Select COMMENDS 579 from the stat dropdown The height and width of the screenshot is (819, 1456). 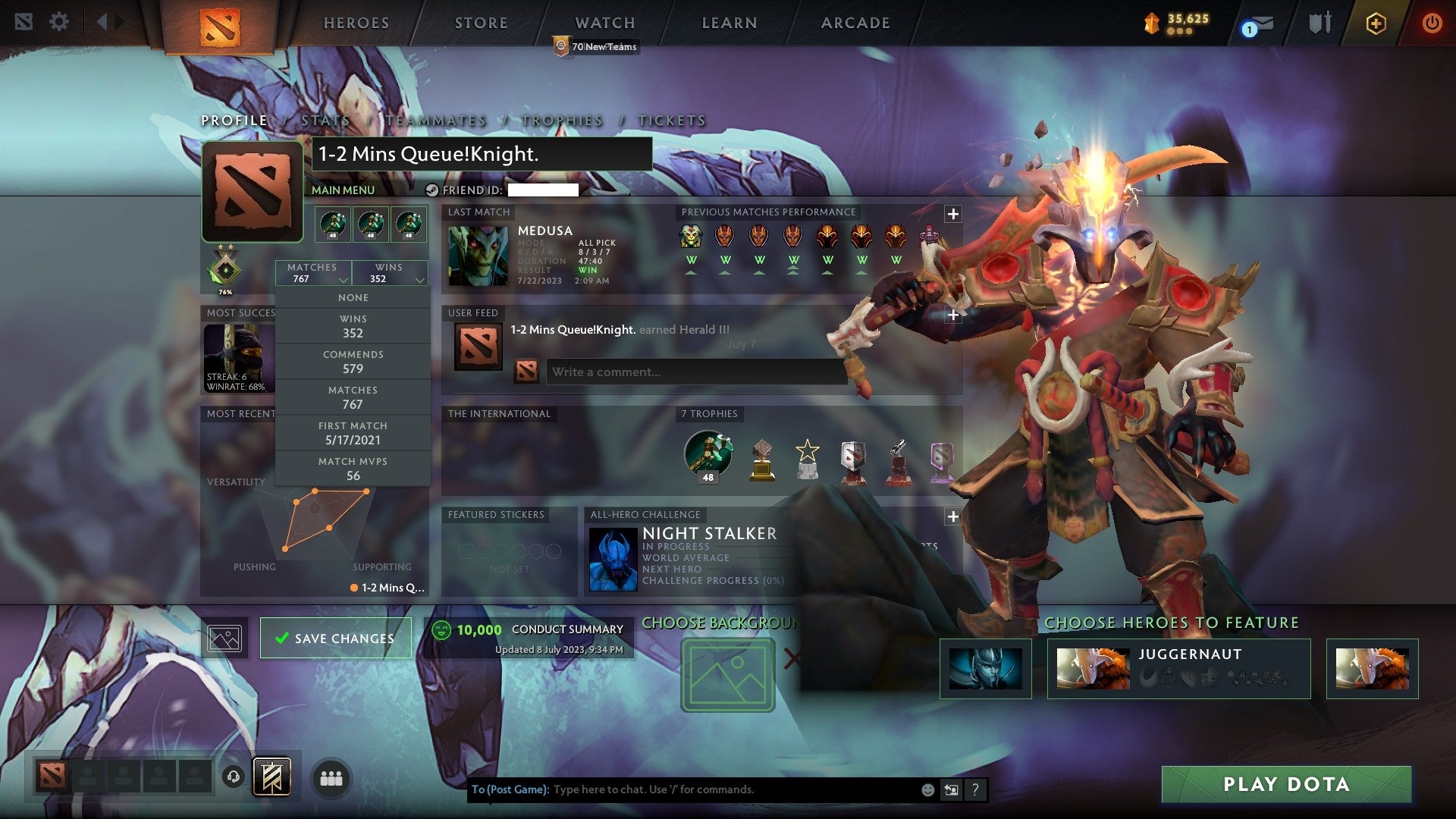coord(353,361)
